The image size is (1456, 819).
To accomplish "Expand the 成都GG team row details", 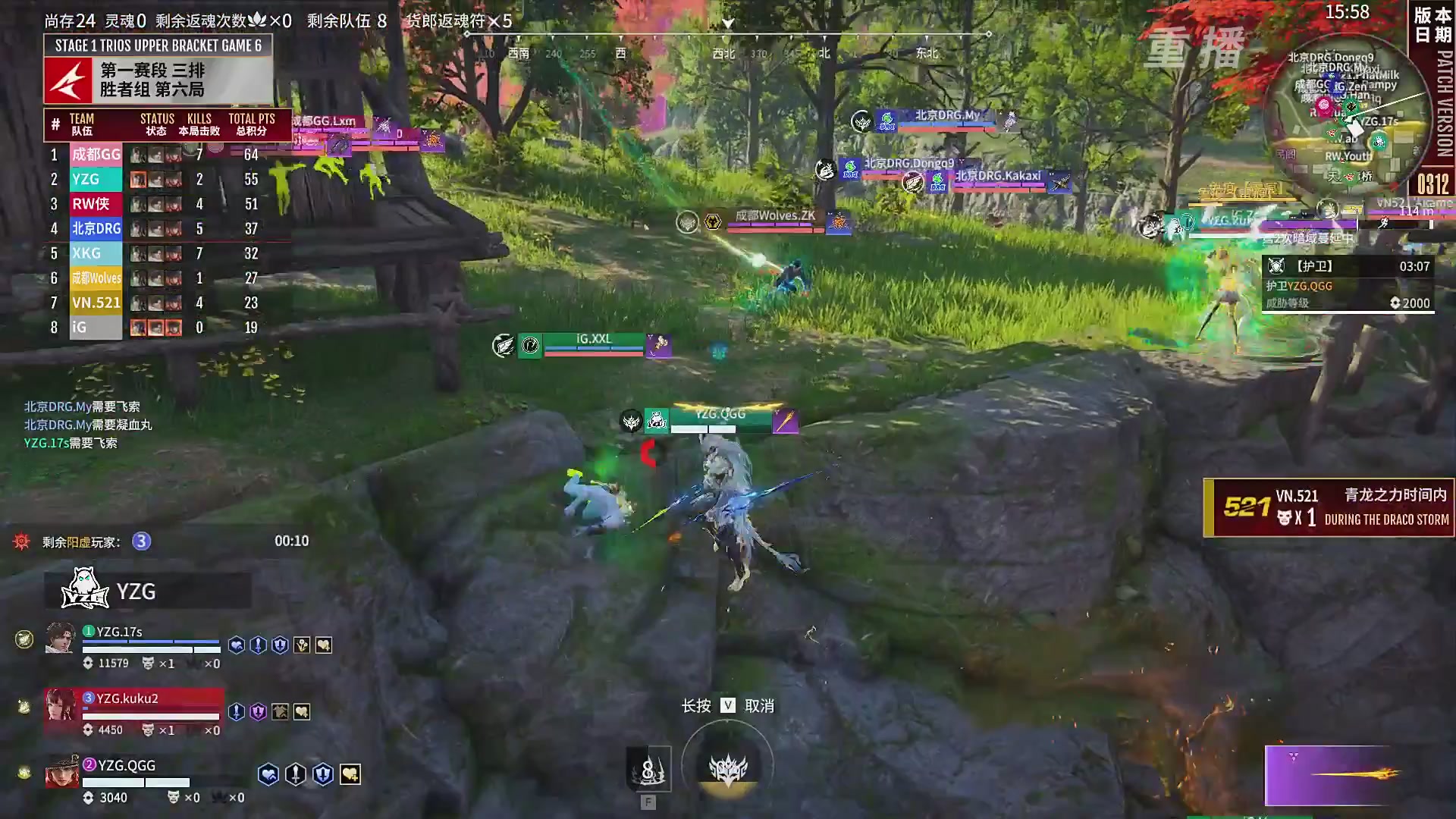I will pos(96,154).
